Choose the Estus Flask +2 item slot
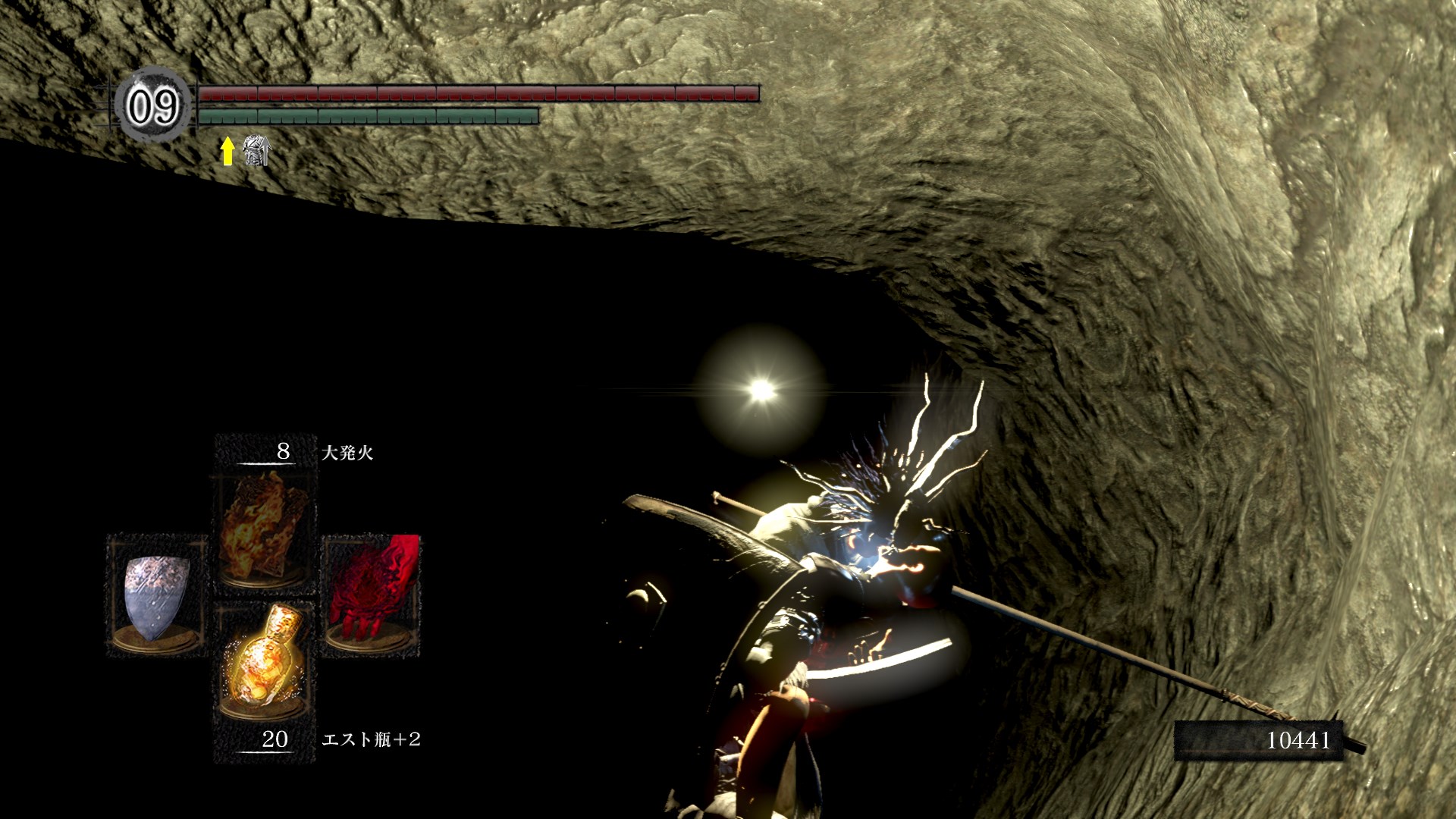The image size is (1456, 819). point(262,660)
